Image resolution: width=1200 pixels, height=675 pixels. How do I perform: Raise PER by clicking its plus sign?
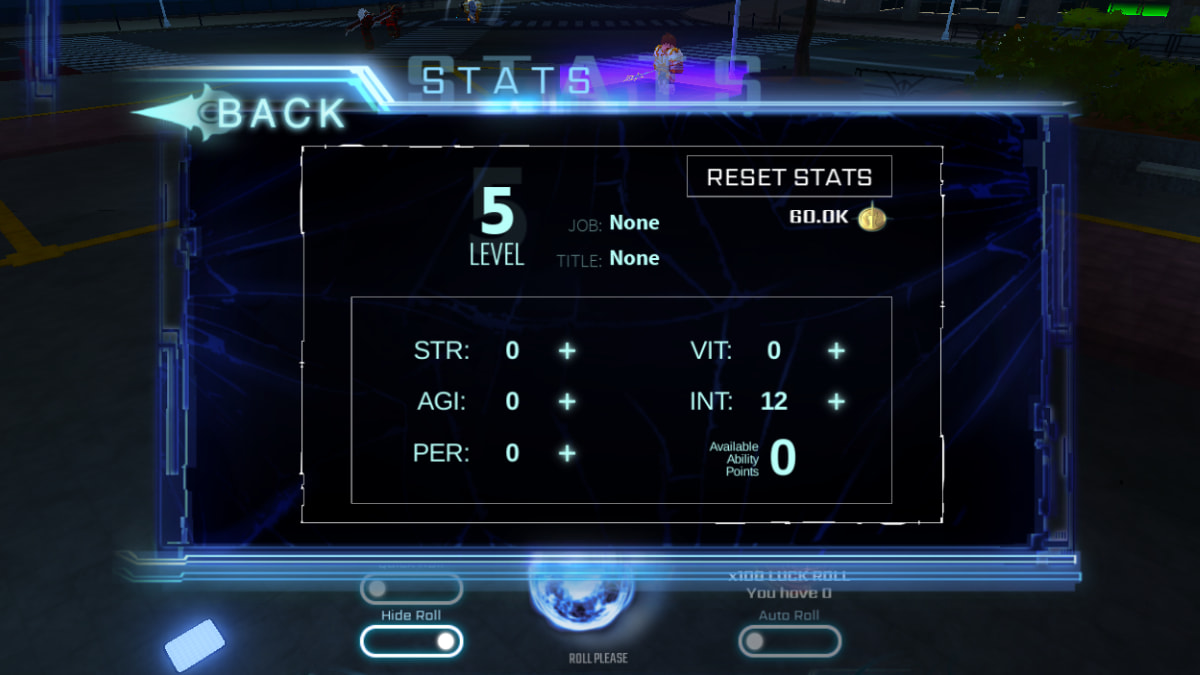click(567, 453)
